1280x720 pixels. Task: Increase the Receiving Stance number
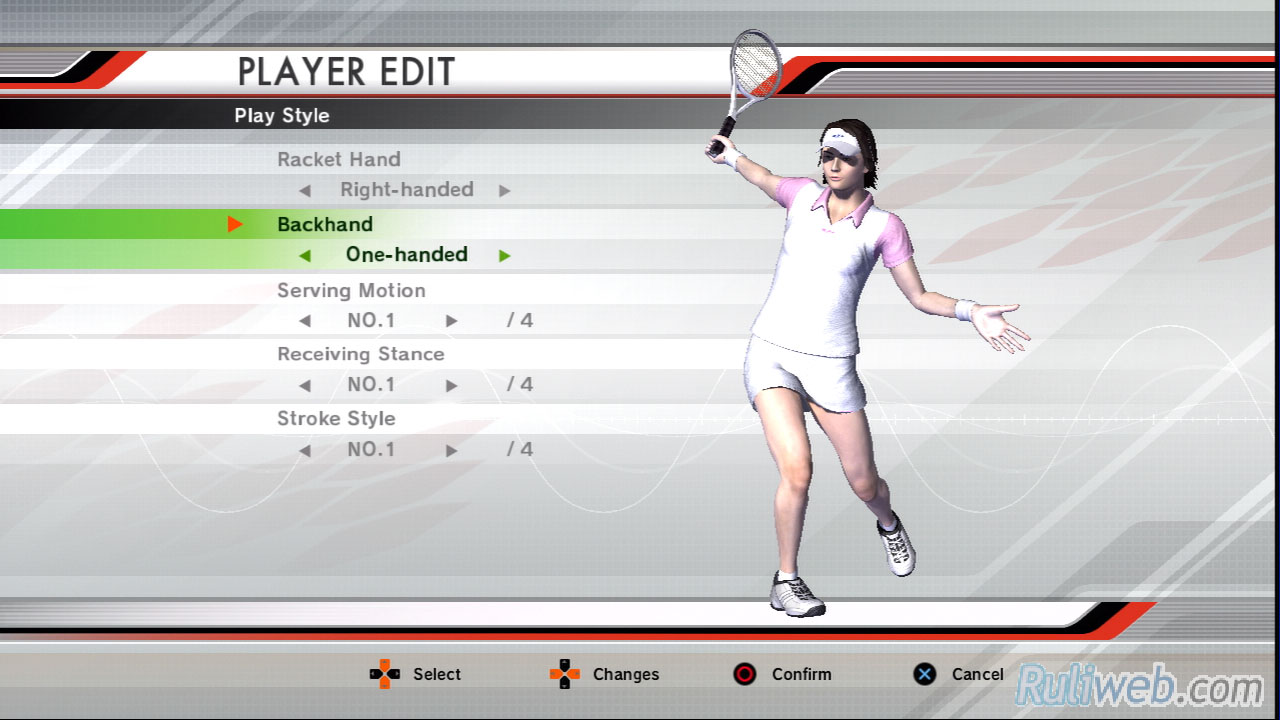coord(452,385)
